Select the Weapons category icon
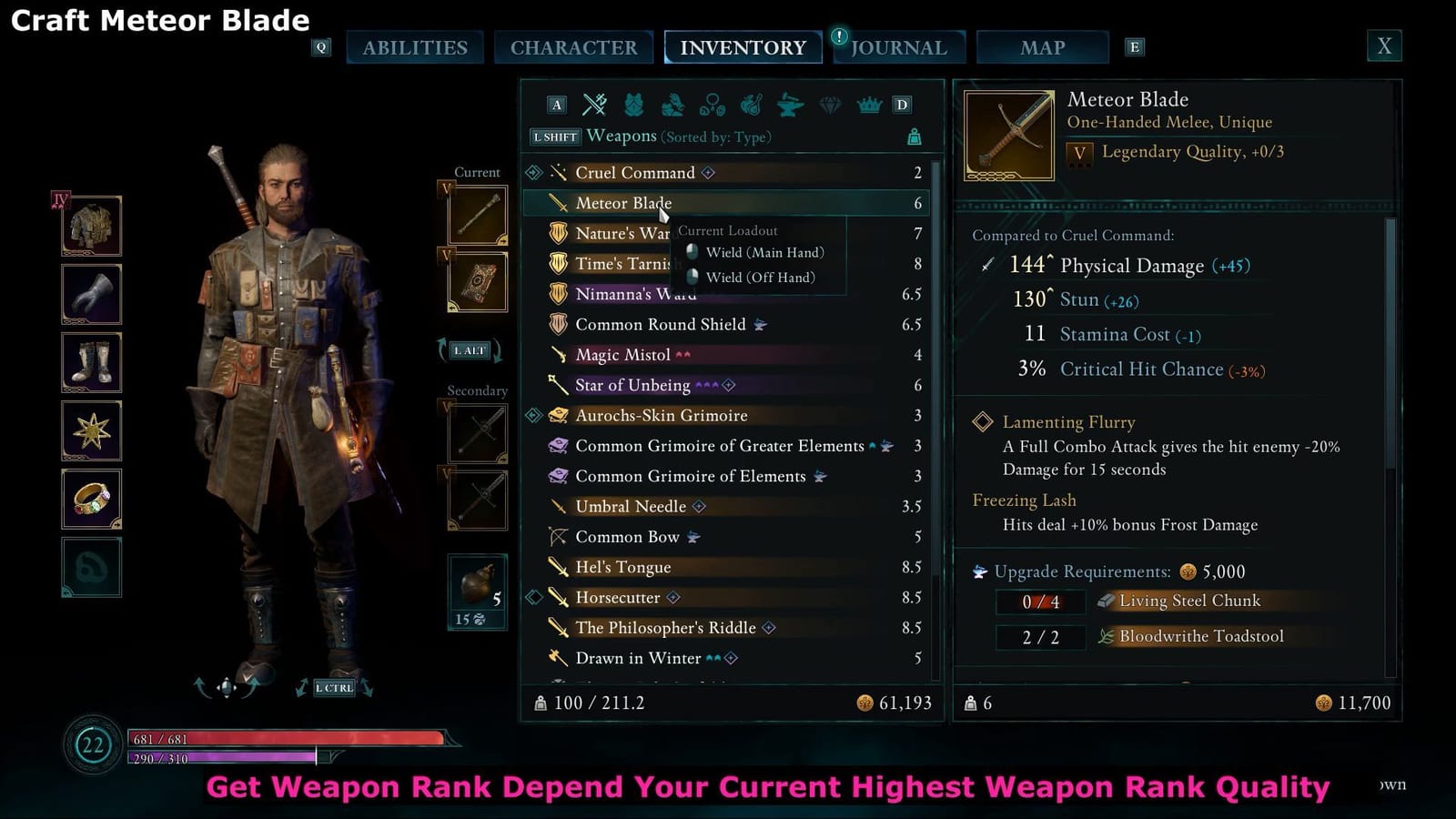Image resolution: width=1456 pixels, height=819 pixels. point(595,105)
